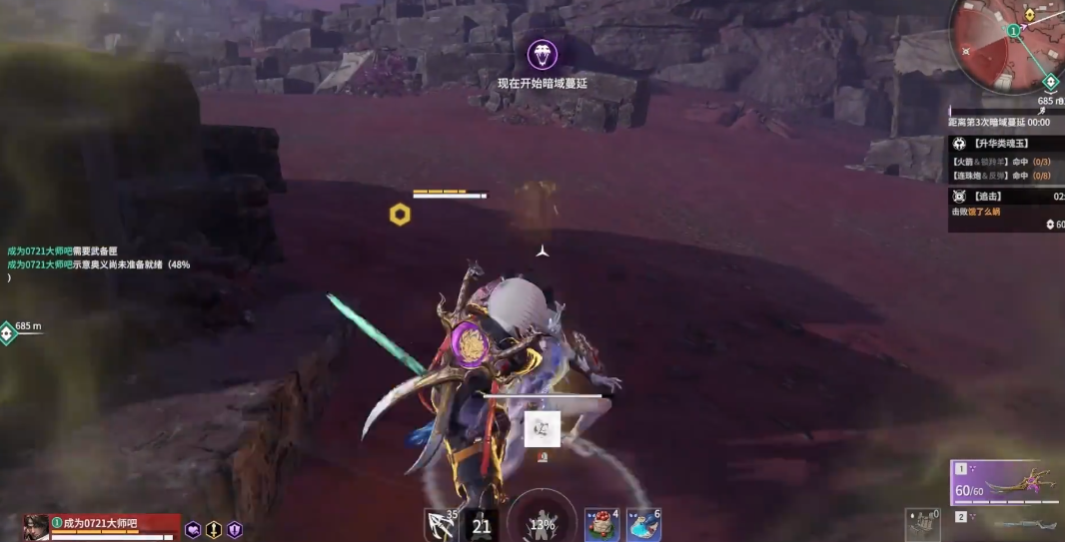This screenshot has width=1065, height=542.
Task: Select the player portrait for 成为0721大师吧
Action: point(36,526)
